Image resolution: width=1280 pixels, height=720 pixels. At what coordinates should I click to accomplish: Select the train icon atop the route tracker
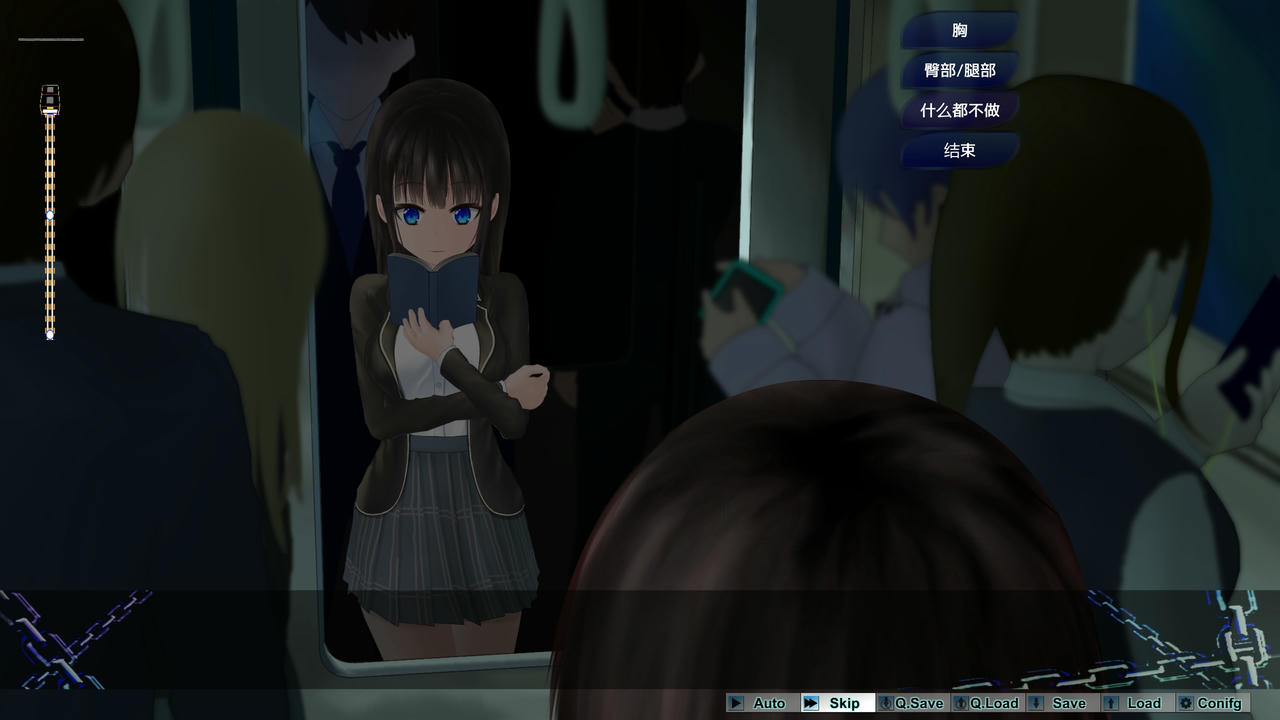pos(49,99)
